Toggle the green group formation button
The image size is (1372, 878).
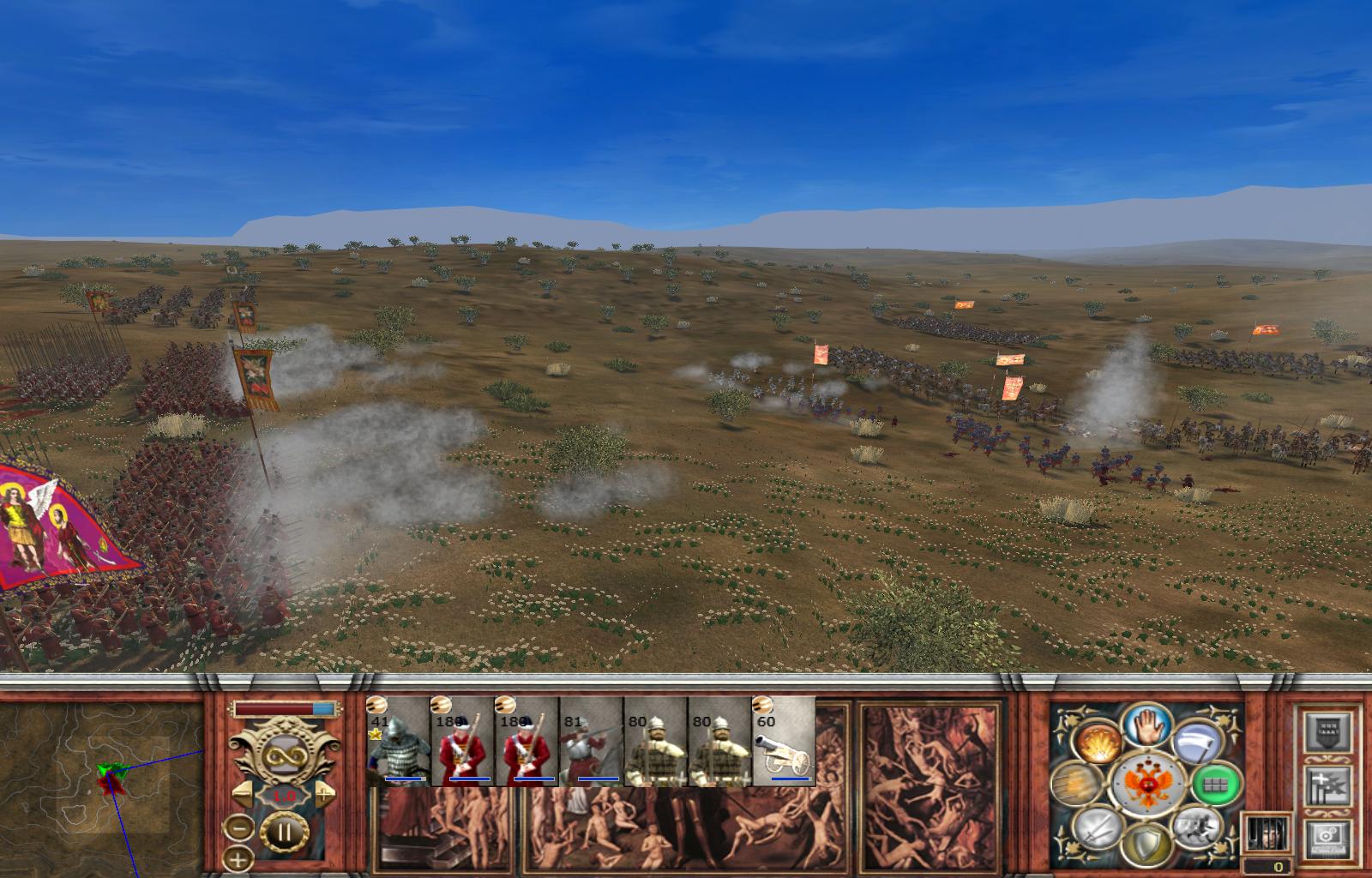pyautogui.click(x=1216, y=785)
